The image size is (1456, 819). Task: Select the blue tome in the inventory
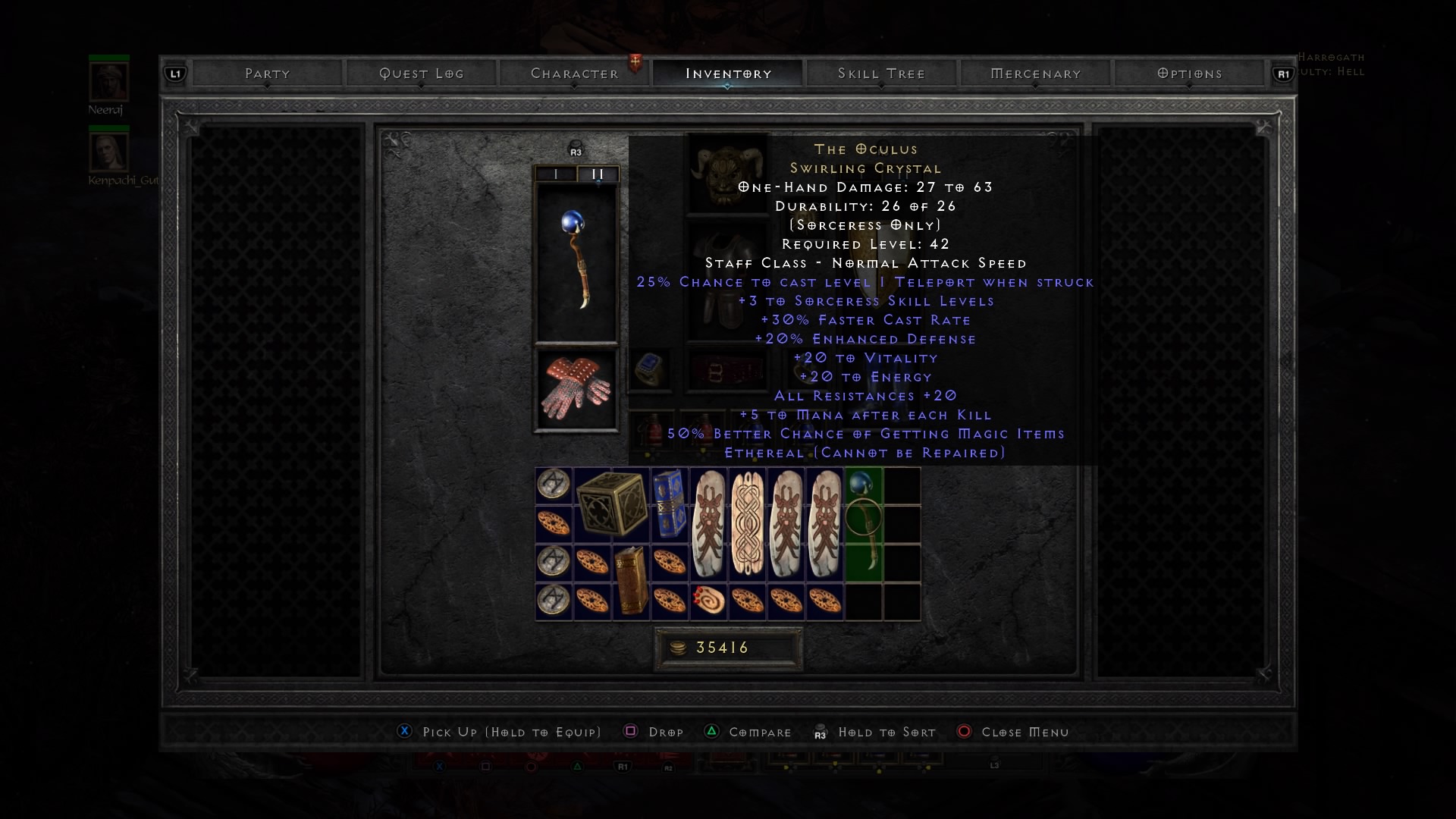coord(670,504)
